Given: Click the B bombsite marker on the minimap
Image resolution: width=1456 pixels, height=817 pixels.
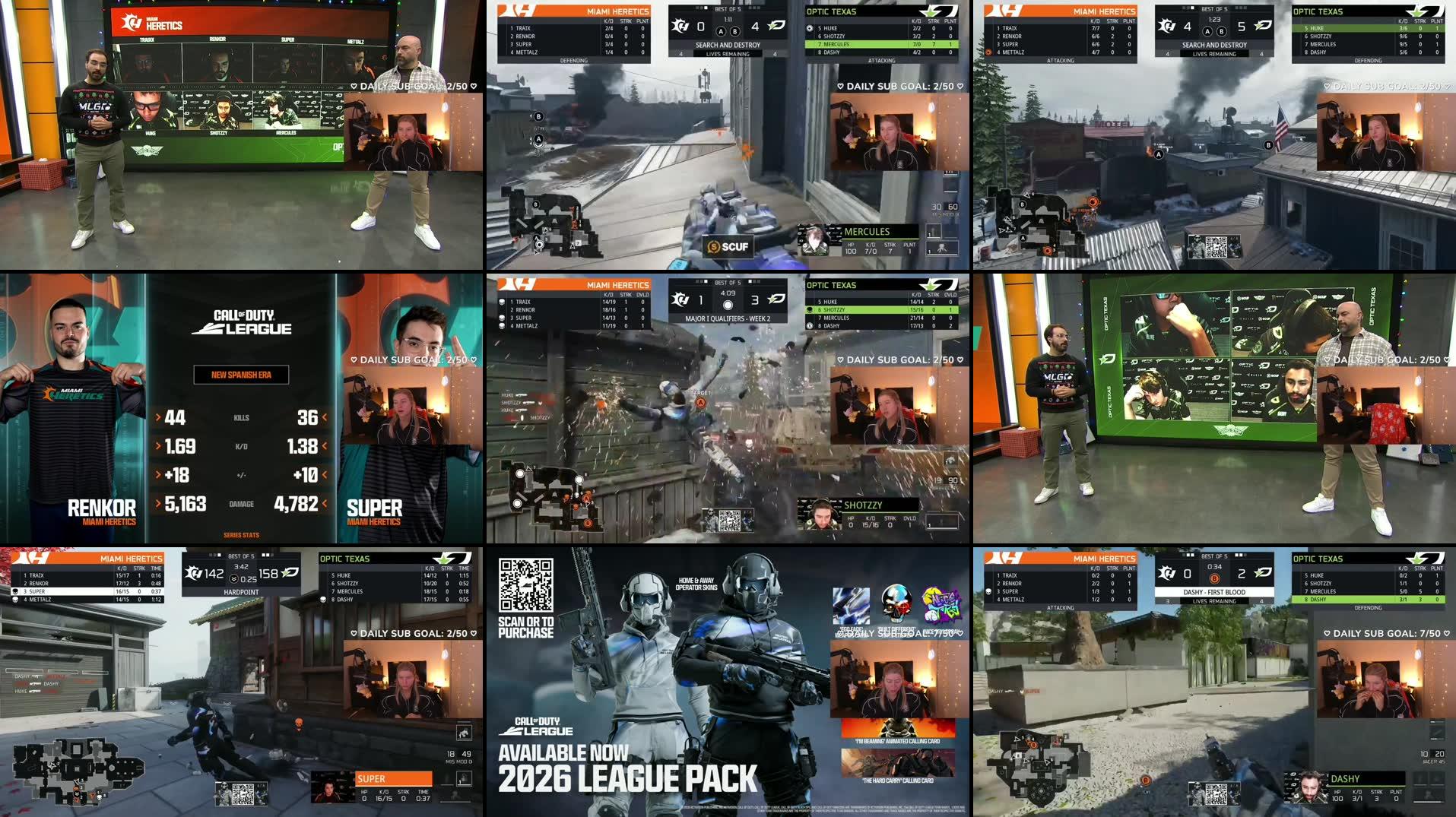Looking at the screenshot, I should tap(537, 204).
